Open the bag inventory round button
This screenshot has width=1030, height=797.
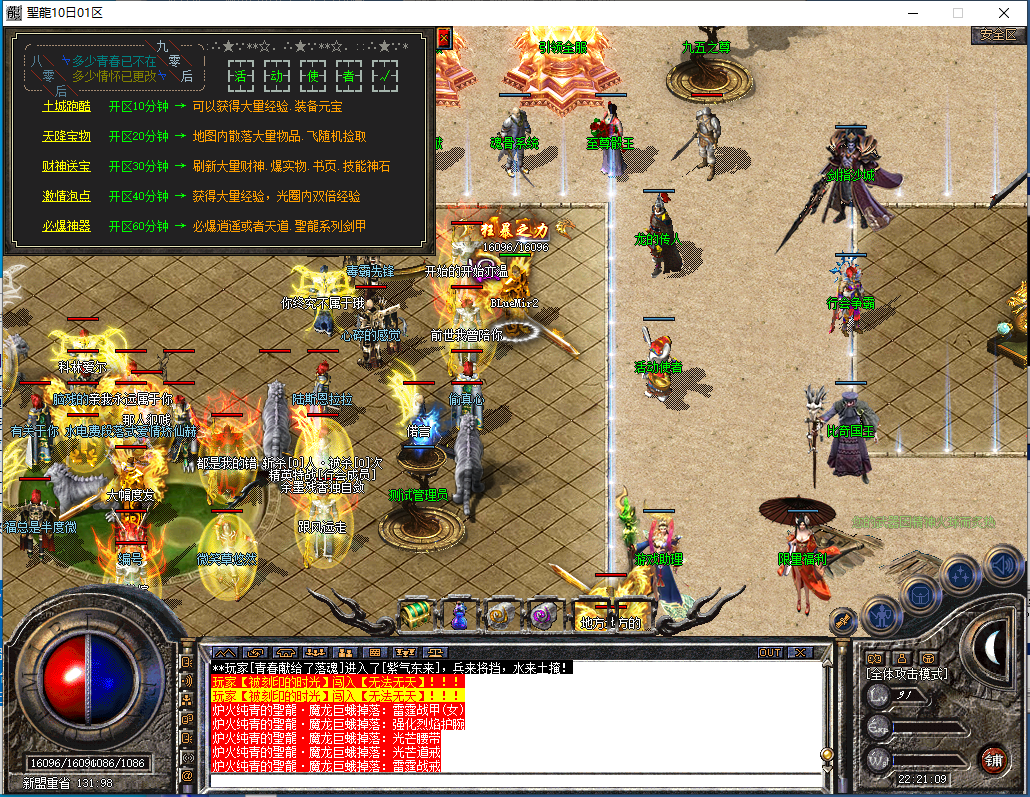(x=920, y=593)
